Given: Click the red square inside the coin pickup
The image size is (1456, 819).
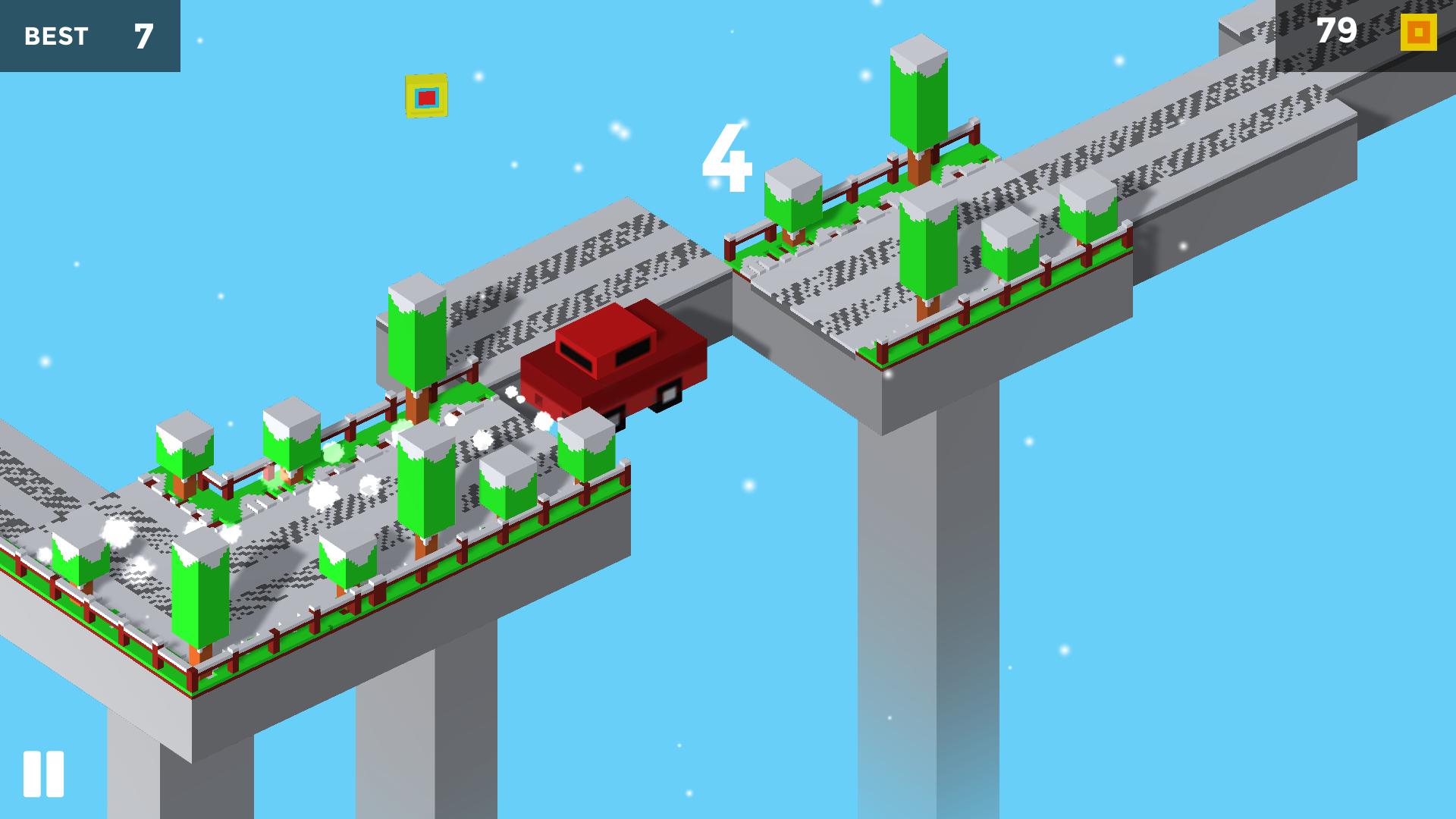Looking at the screenshot, I should tap(427, 96).
